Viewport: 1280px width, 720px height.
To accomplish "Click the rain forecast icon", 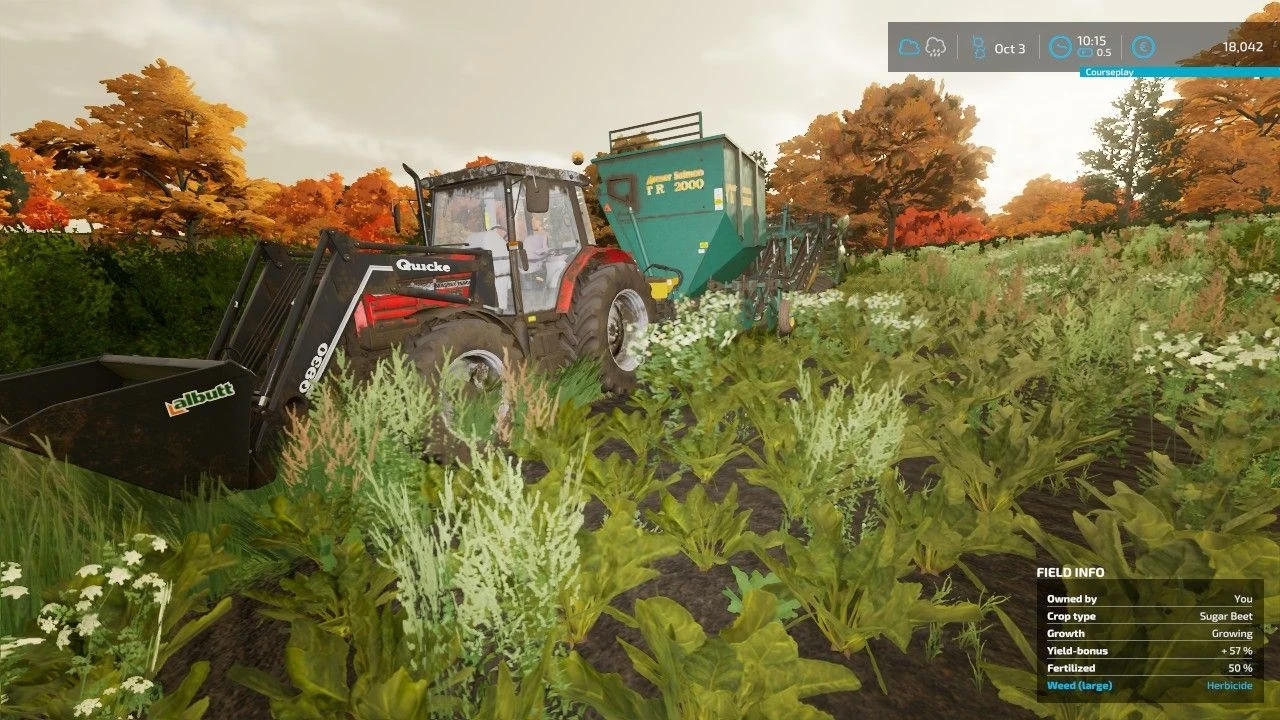I will tap(935, 44).
